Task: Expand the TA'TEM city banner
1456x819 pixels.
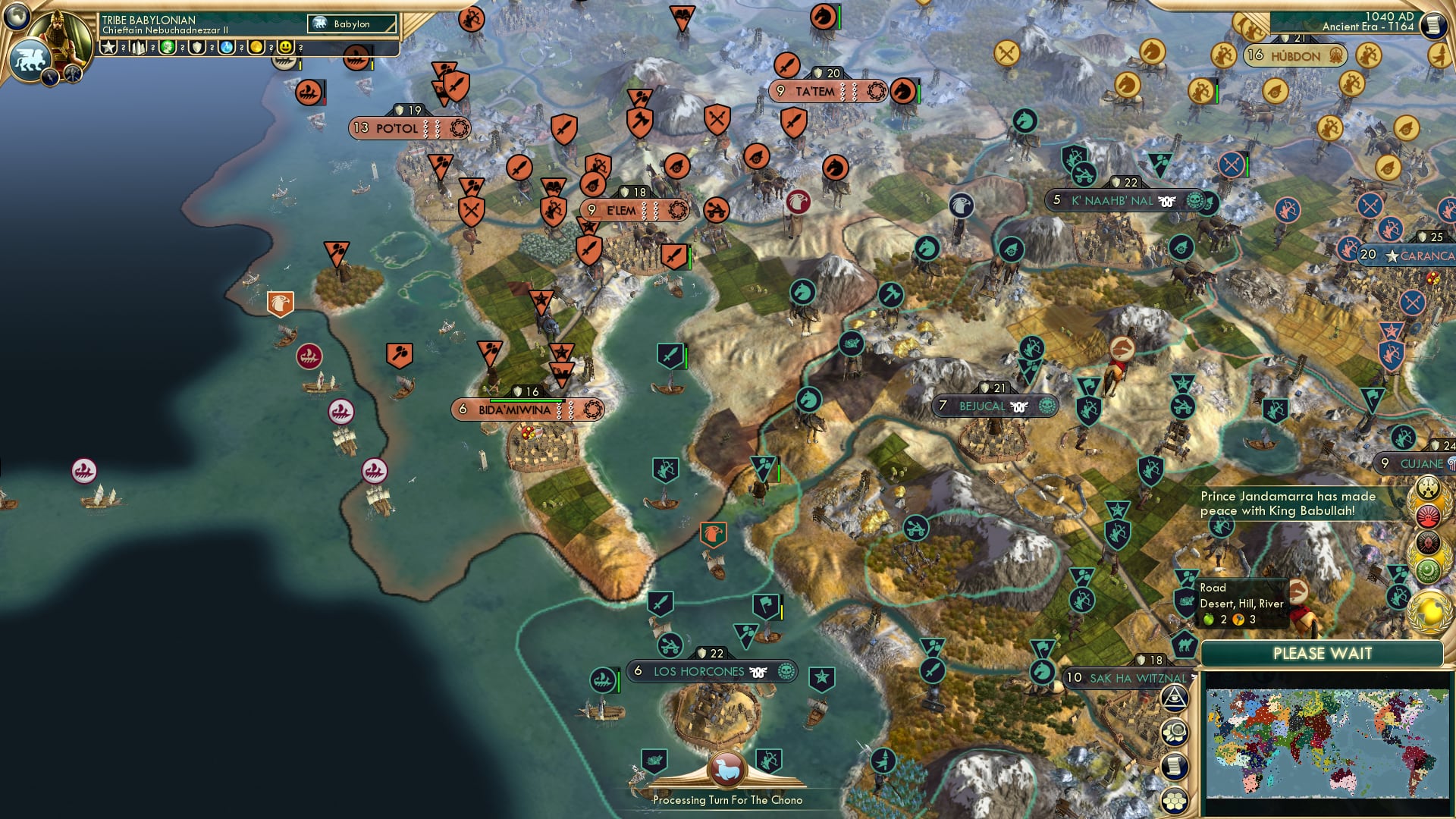Action: click(821, 92)
